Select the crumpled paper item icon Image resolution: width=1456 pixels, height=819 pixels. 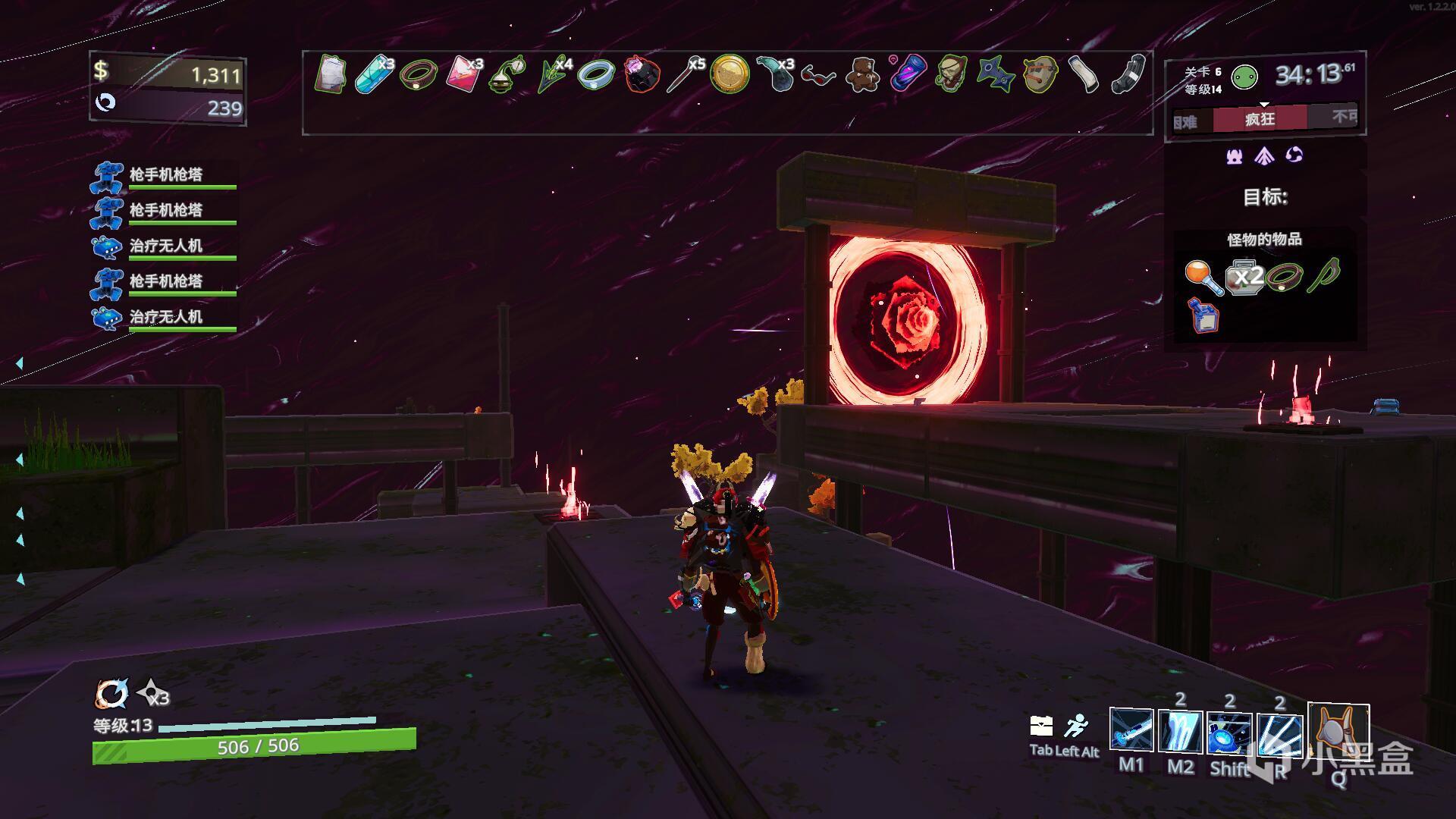coord(331,74)
